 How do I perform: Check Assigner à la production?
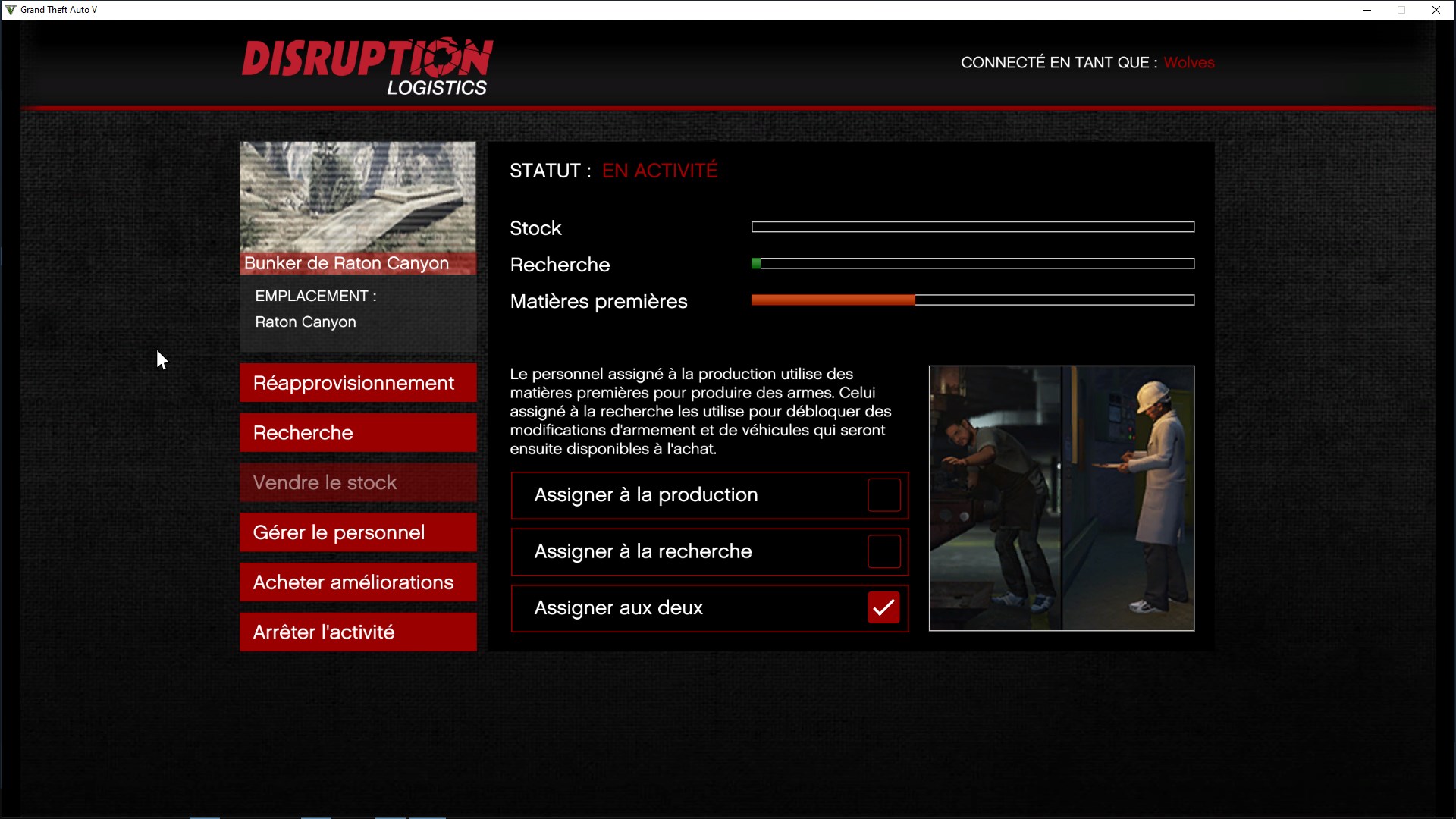tap(883, 495)
